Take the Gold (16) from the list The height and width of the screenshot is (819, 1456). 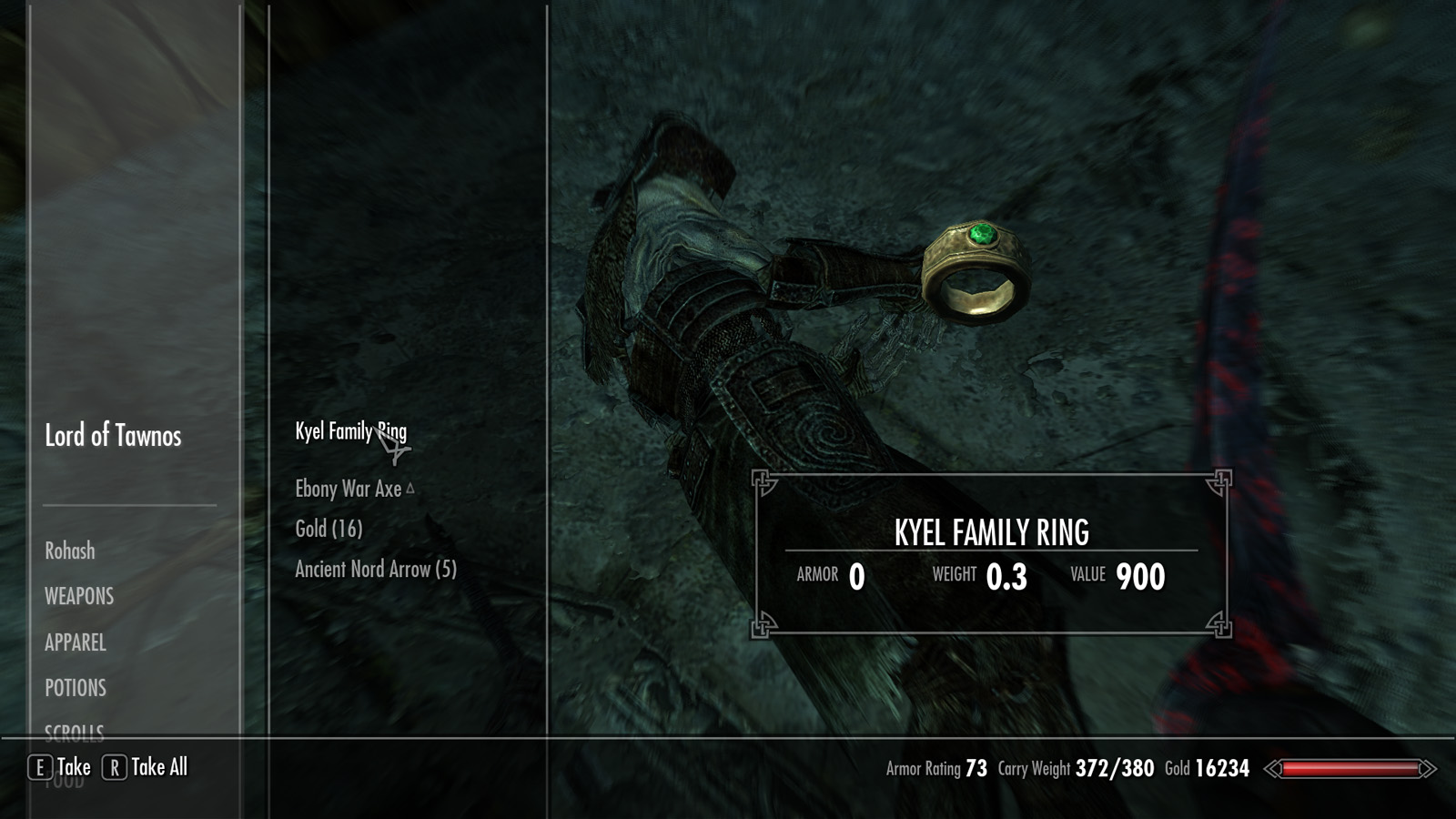point(329,529)
